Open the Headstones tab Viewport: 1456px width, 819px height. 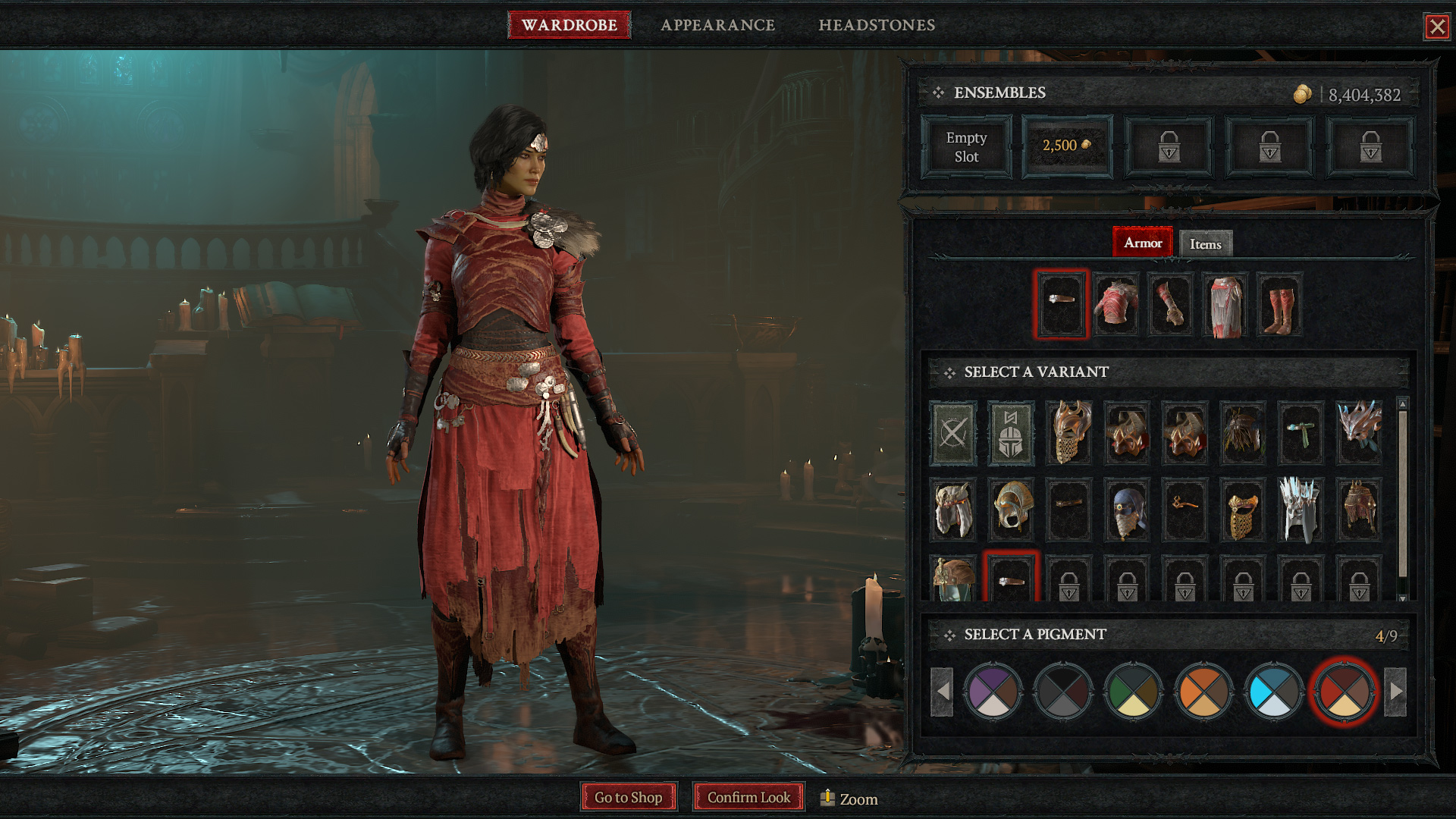coord(877,25)
